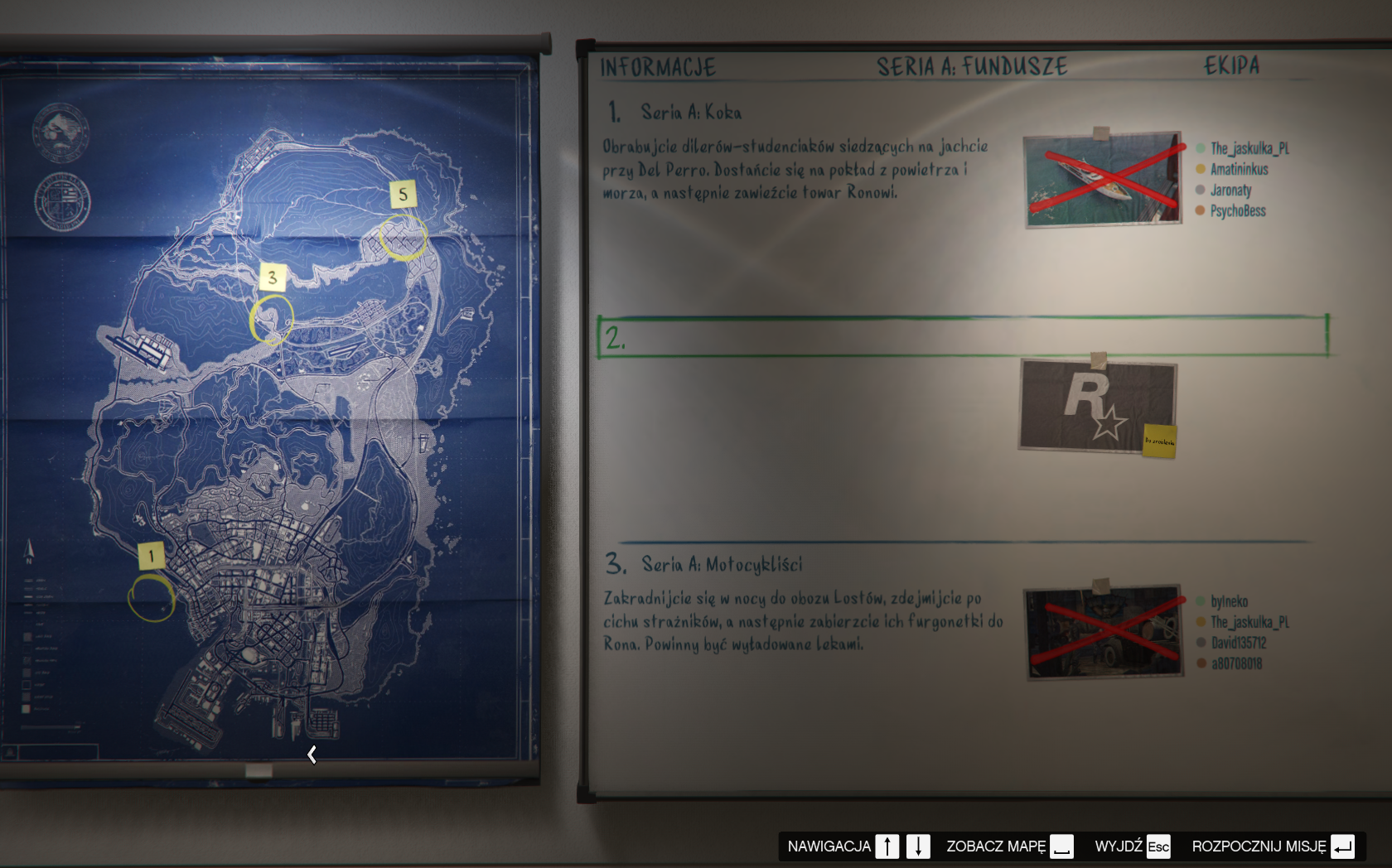Click the left arrow below the map
The image size is (1392, 868).
pos(312,755)
